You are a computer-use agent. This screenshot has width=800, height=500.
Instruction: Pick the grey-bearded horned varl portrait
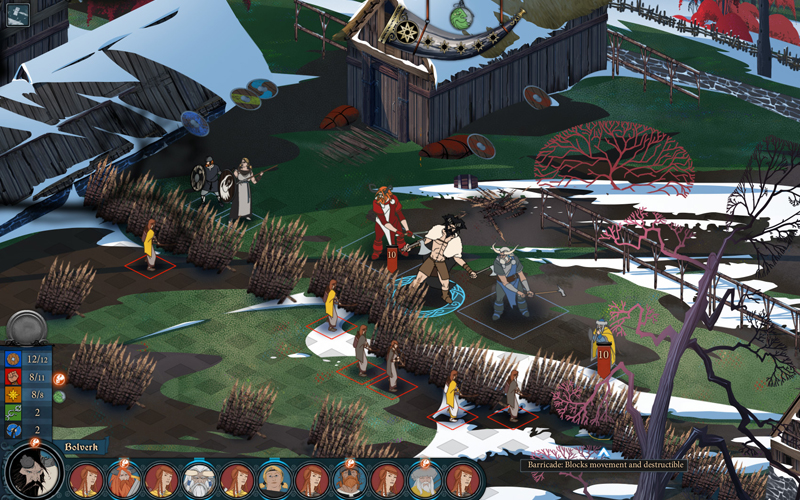[x=424, y=481]
